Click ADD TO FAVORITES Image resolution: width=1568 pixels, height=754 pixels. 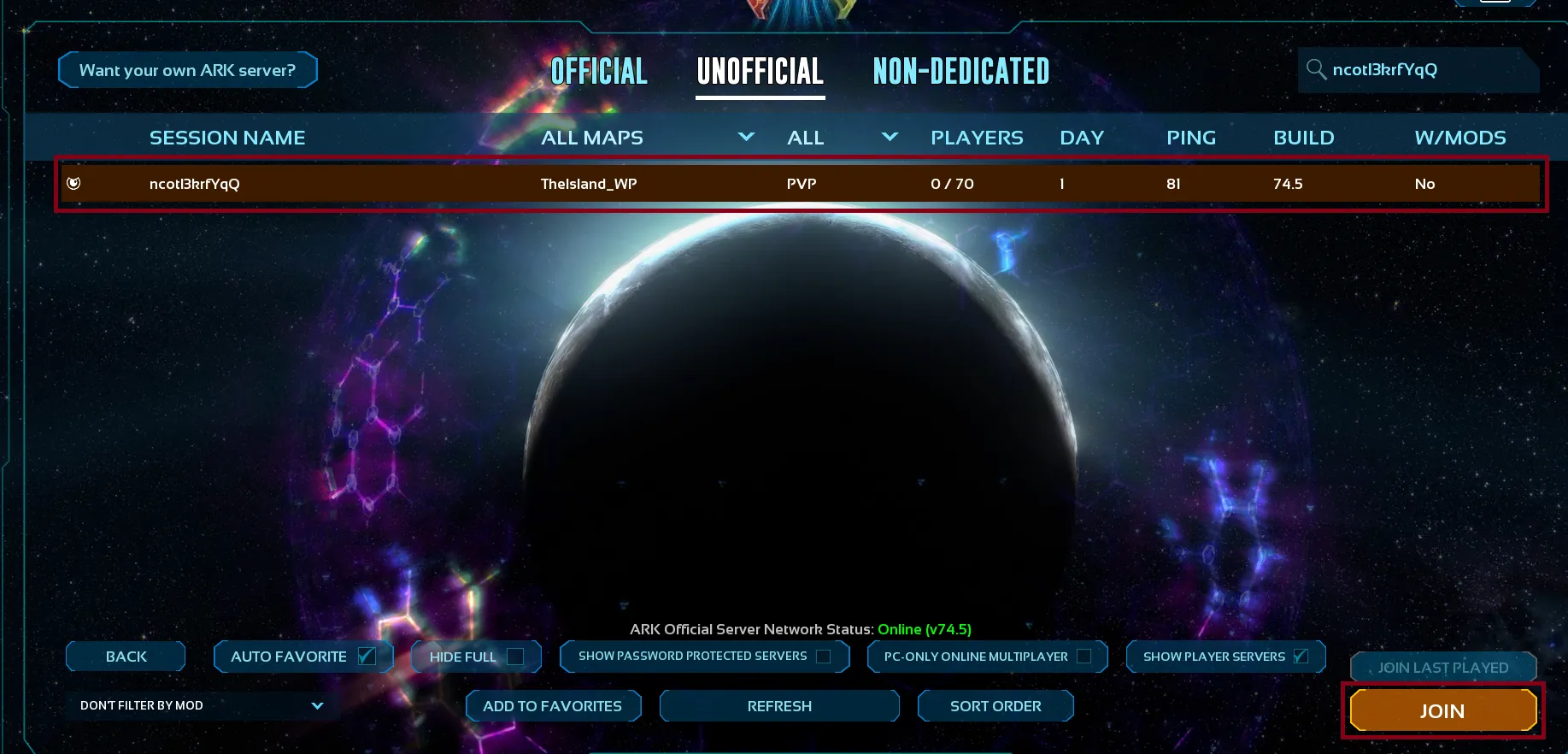click(553, 705)
